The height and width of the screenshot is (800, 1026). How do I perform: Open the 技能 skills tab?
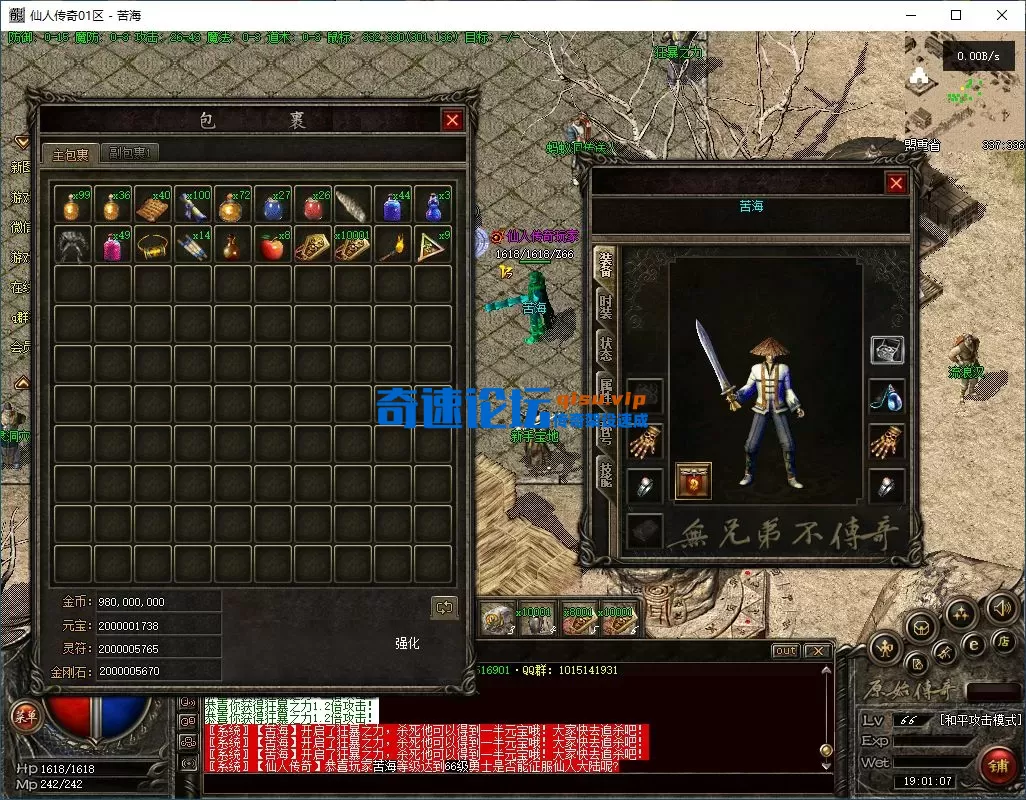605,474
